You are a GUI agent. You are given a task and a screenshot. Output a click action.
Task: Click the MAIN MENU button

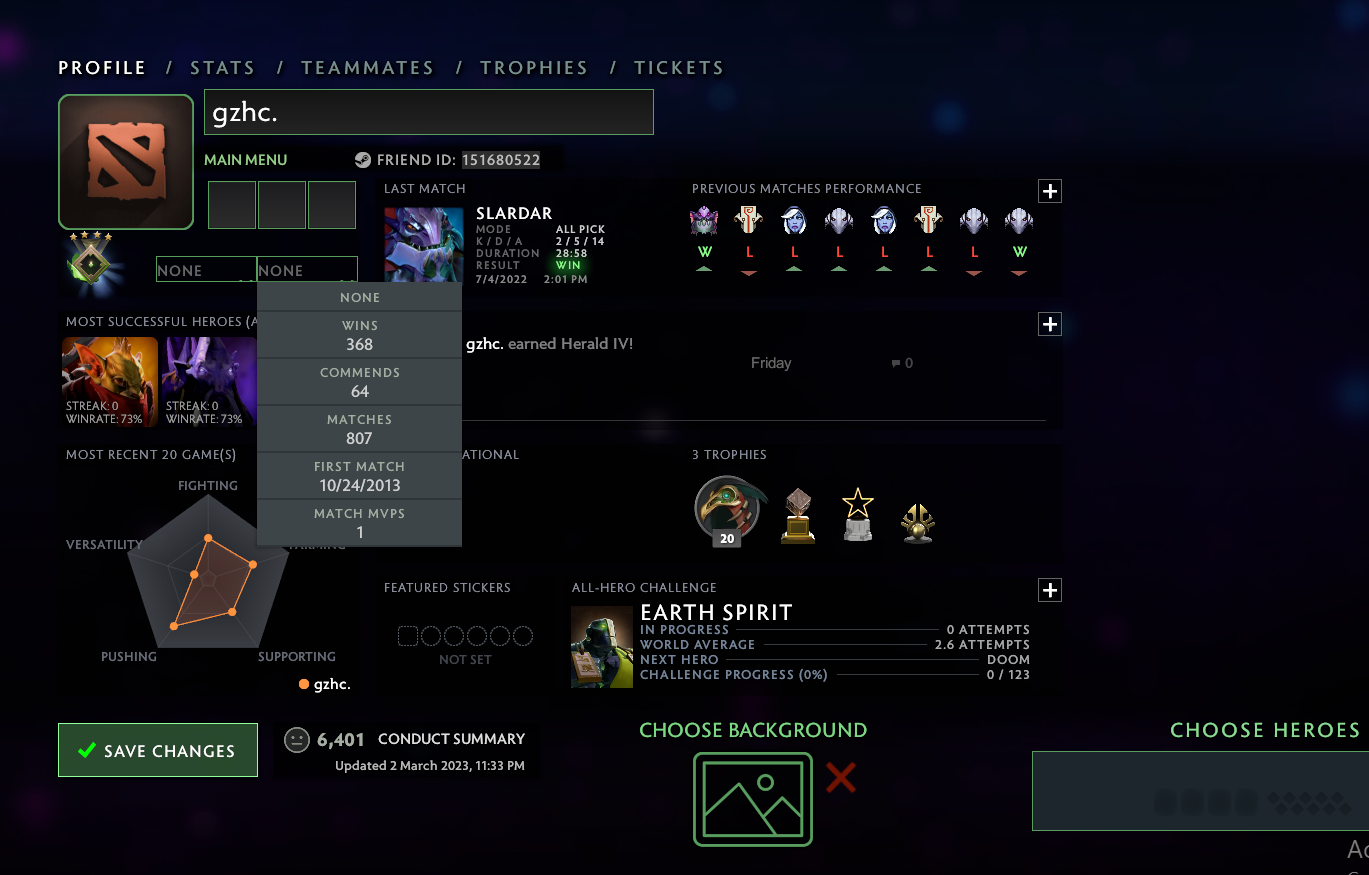(245, 159)
